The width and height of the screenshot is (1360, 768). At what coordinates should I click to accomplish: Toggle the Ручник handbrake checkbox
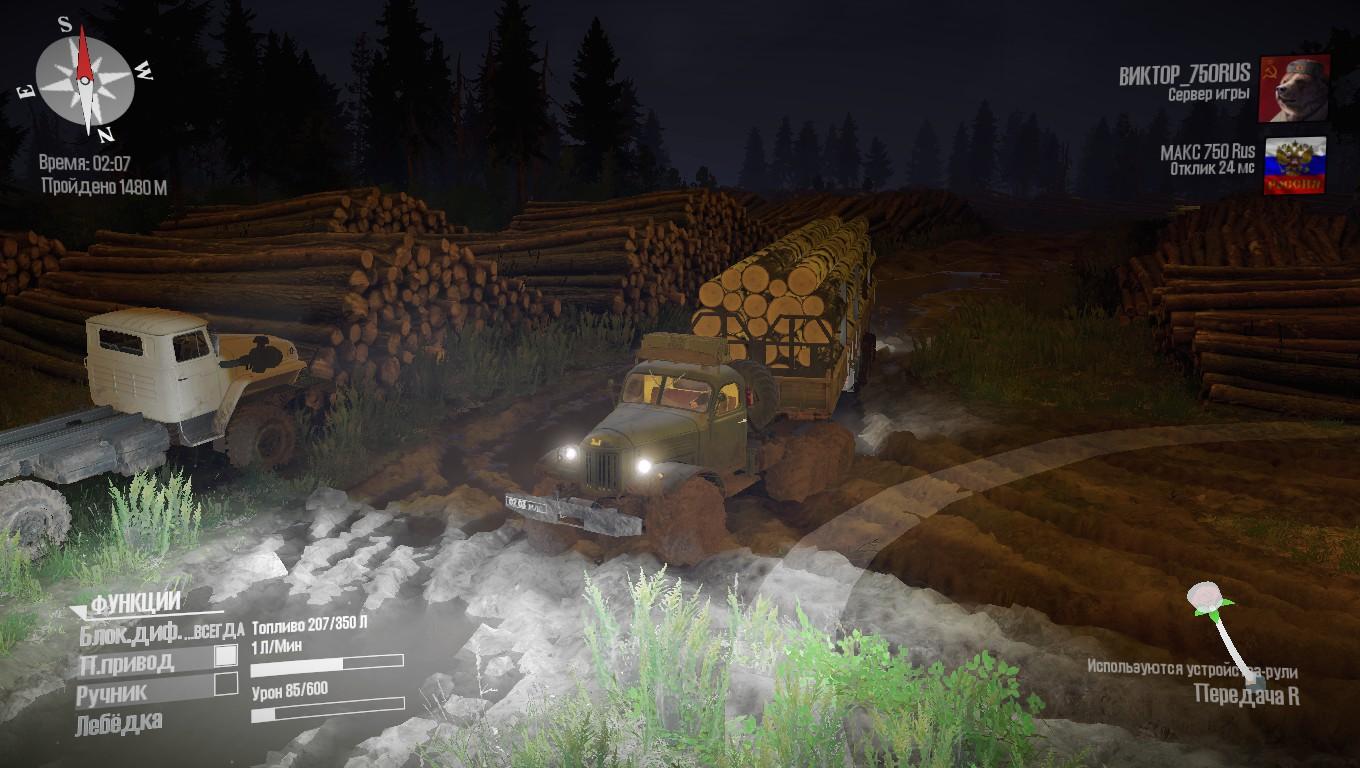click(x=227, y=684)
